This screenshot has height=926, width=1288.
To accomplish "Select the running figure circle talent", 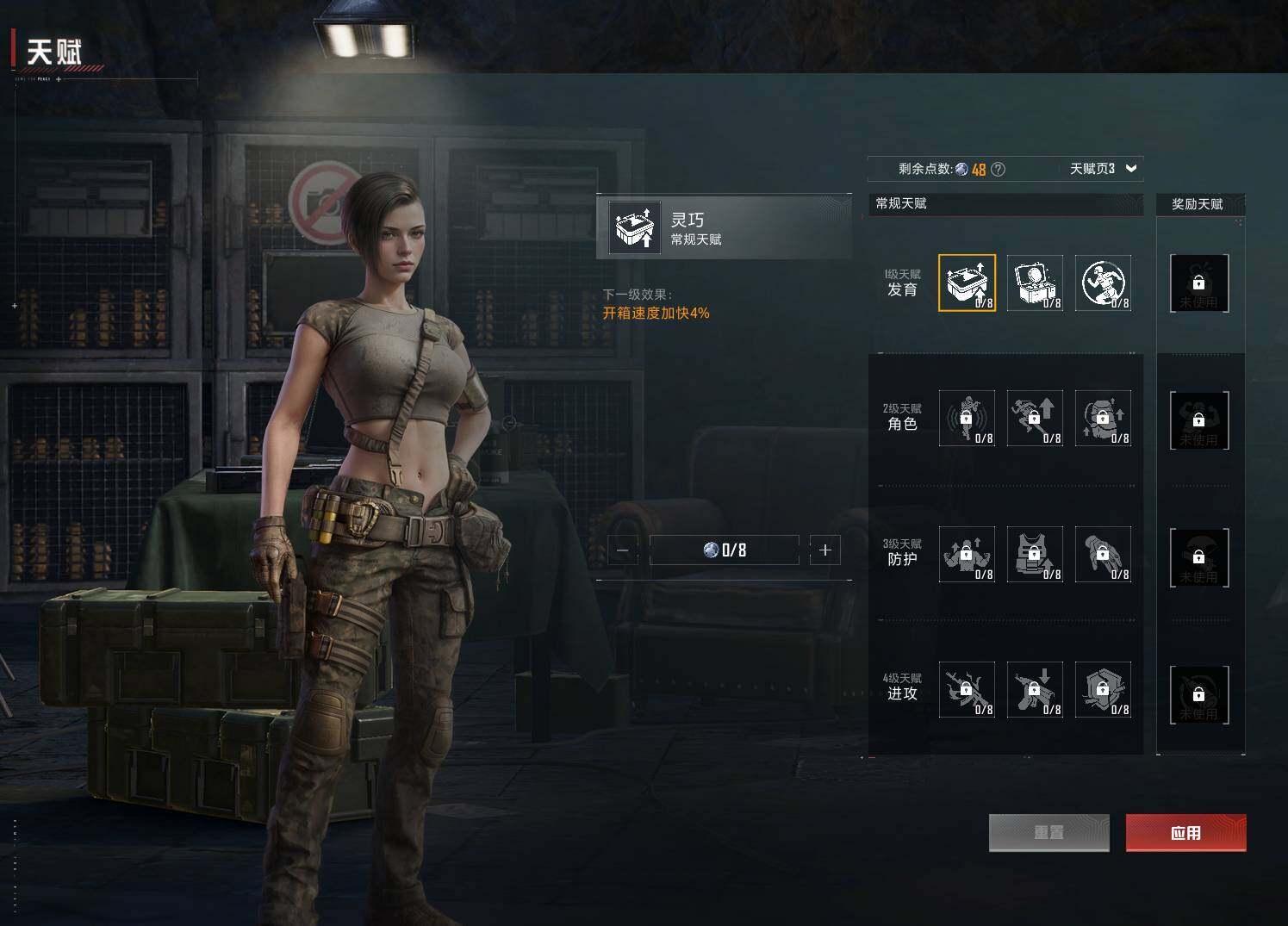I will (x=1103, y=283).
